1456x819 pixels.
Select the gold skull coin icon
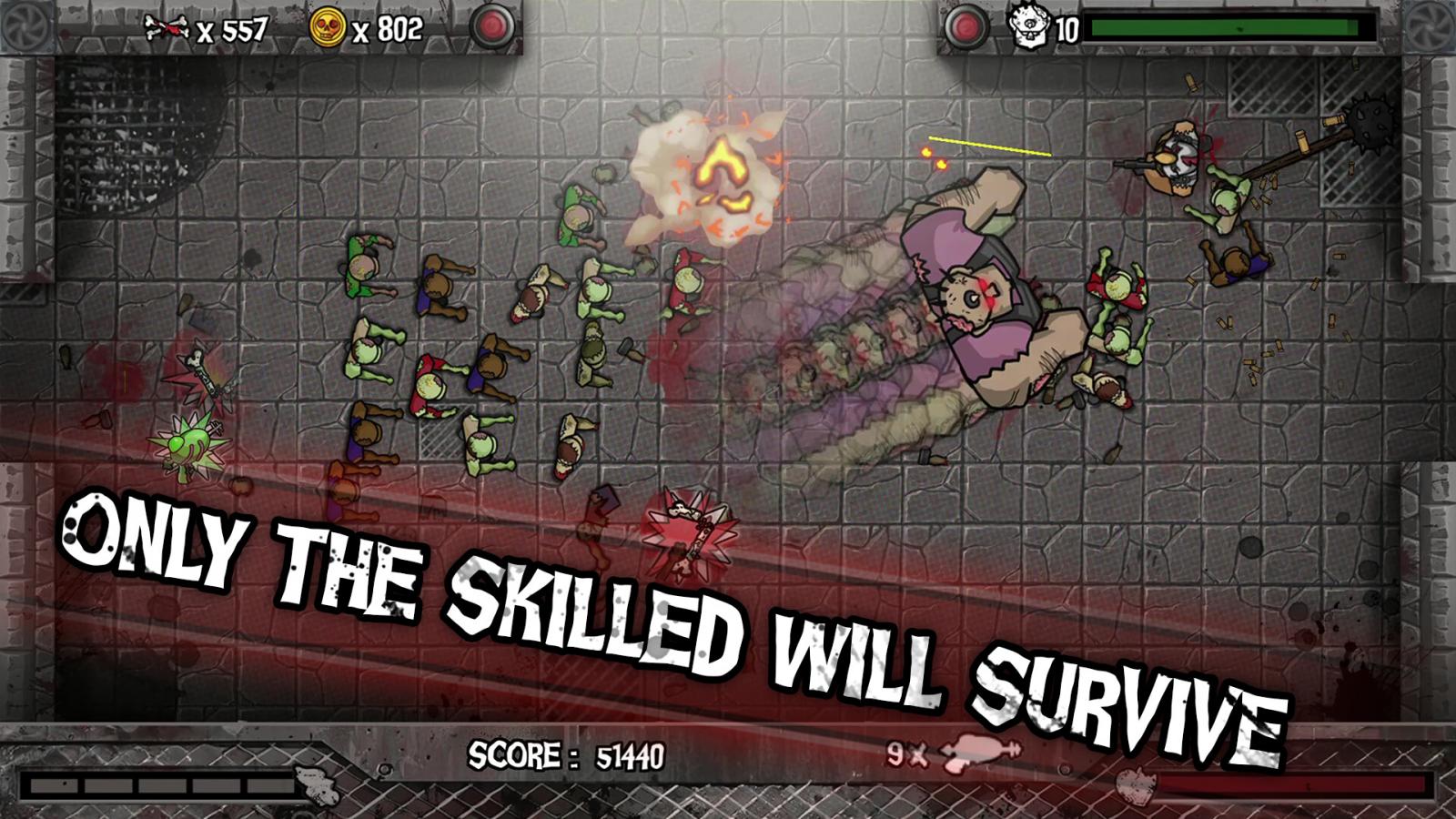328,28
